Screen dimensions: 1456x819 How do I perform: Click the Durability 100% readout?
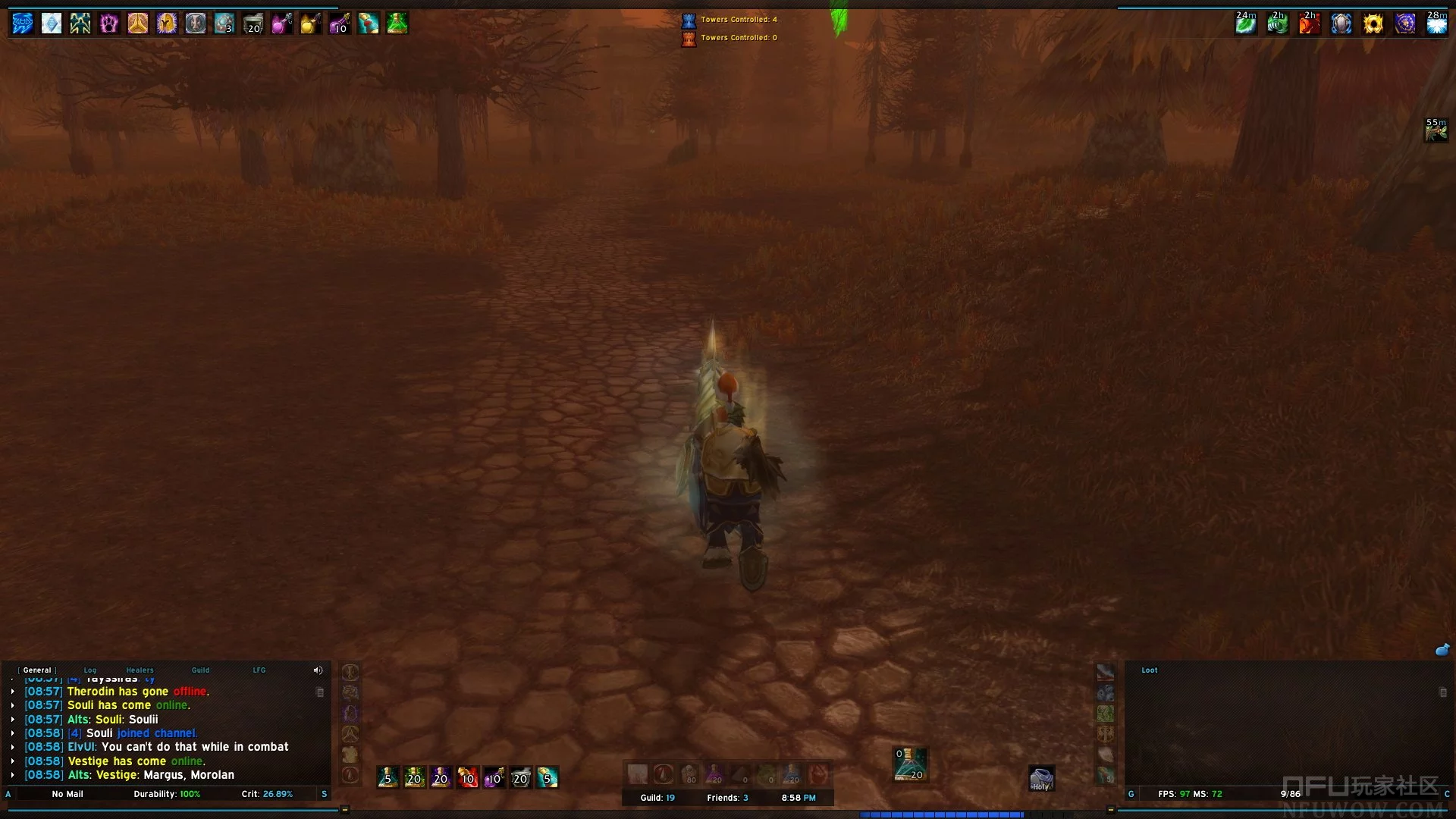[167, 794]
